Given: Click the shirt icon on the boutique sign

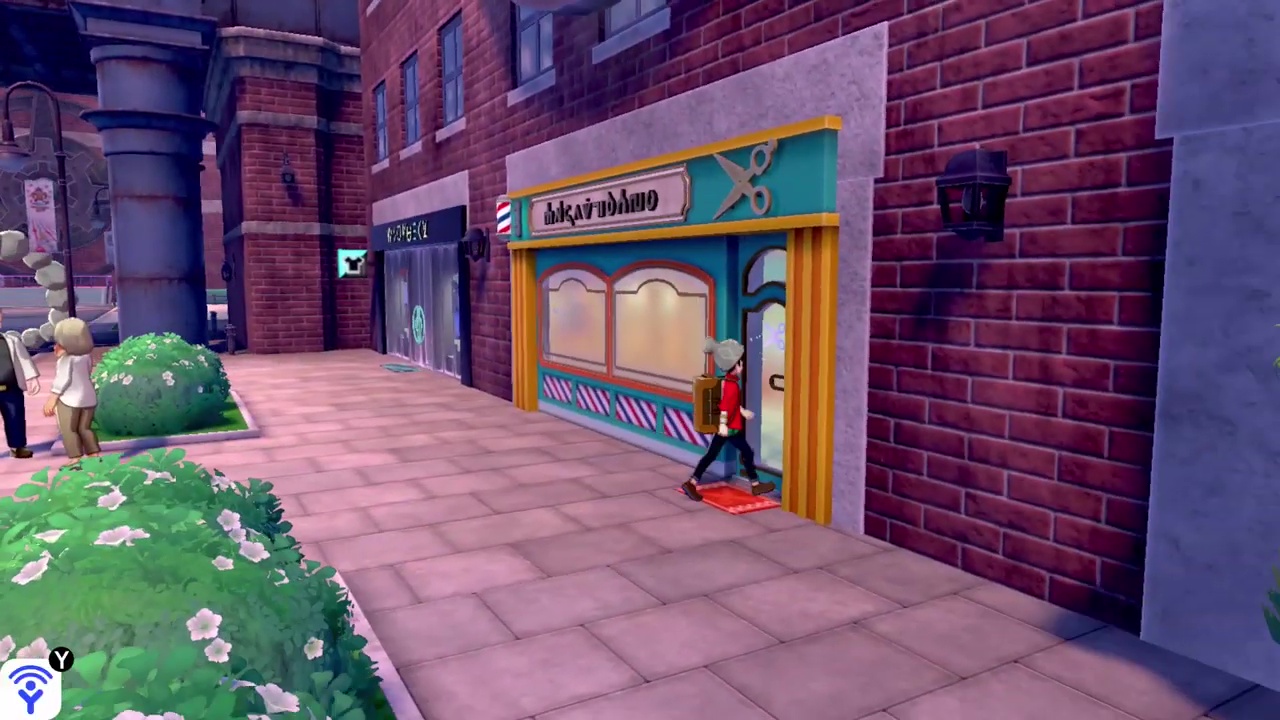Looking at the screenshot, I should (354, 260).
